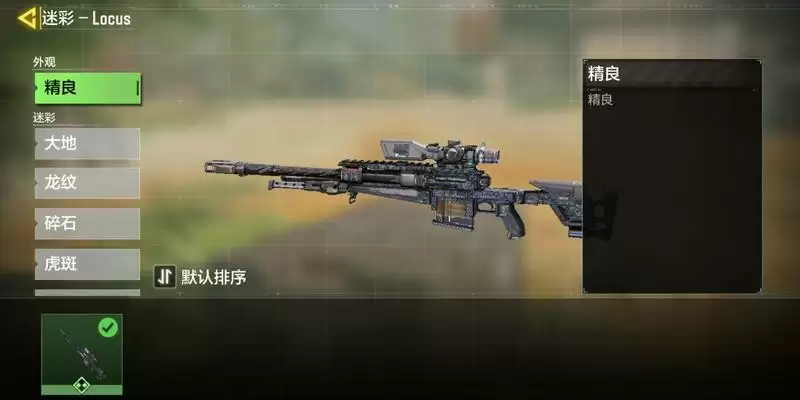Select the equipped Locus camo thumbnail
This screenshot has height=400, width=800.
[82, 354]
